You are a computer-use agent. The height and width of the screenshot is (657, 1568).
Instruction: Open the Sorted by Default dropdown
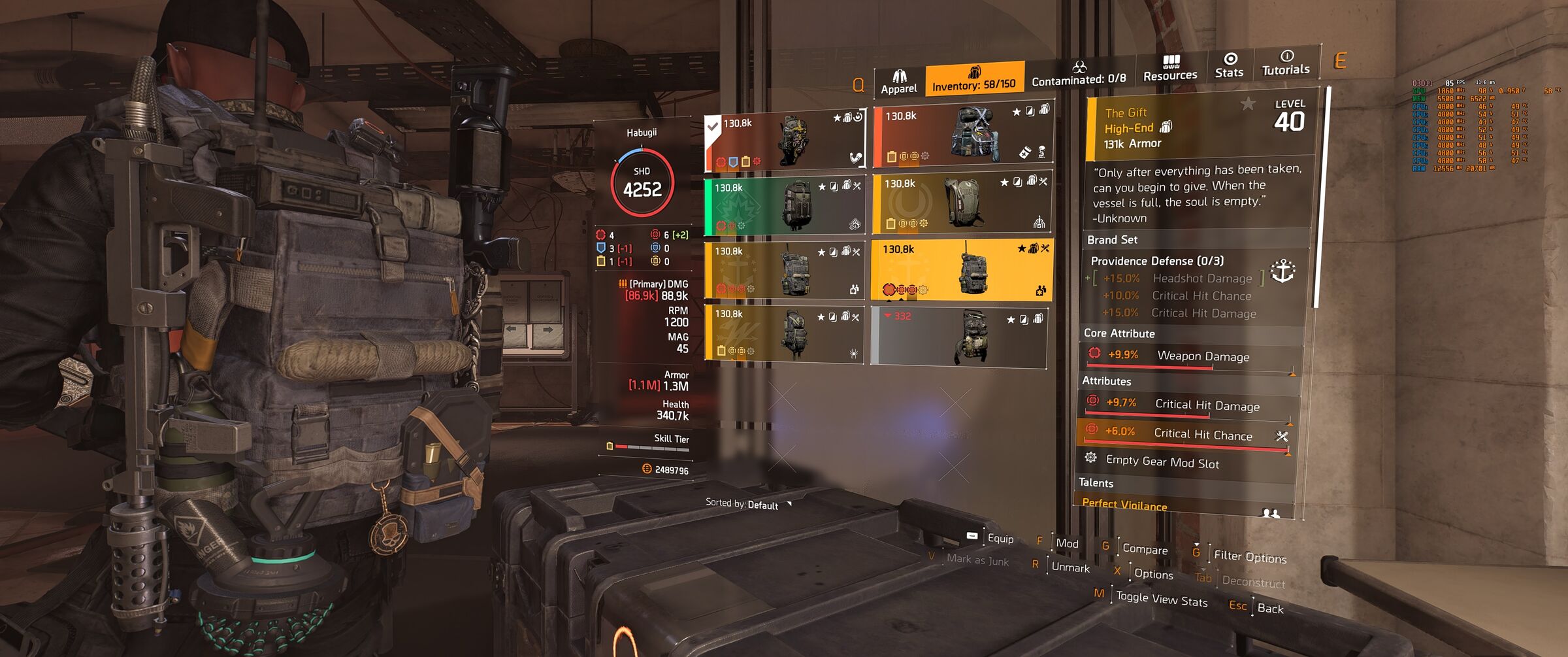click(x=749, y=504)
